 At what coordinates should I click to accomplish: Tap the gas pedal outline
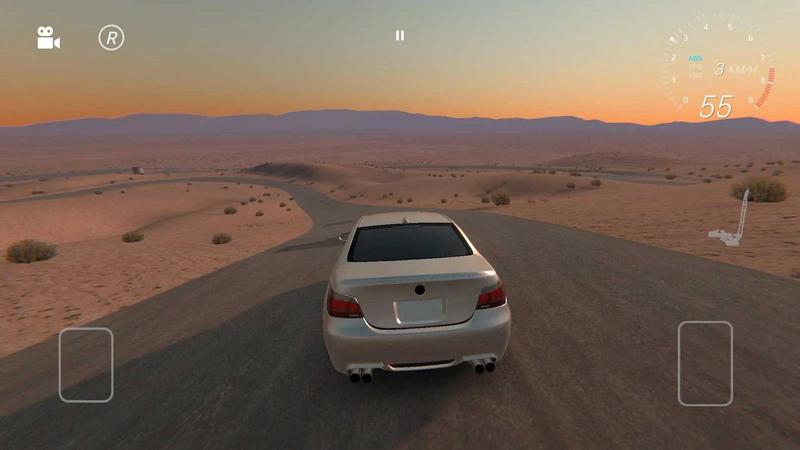point(705,363)
